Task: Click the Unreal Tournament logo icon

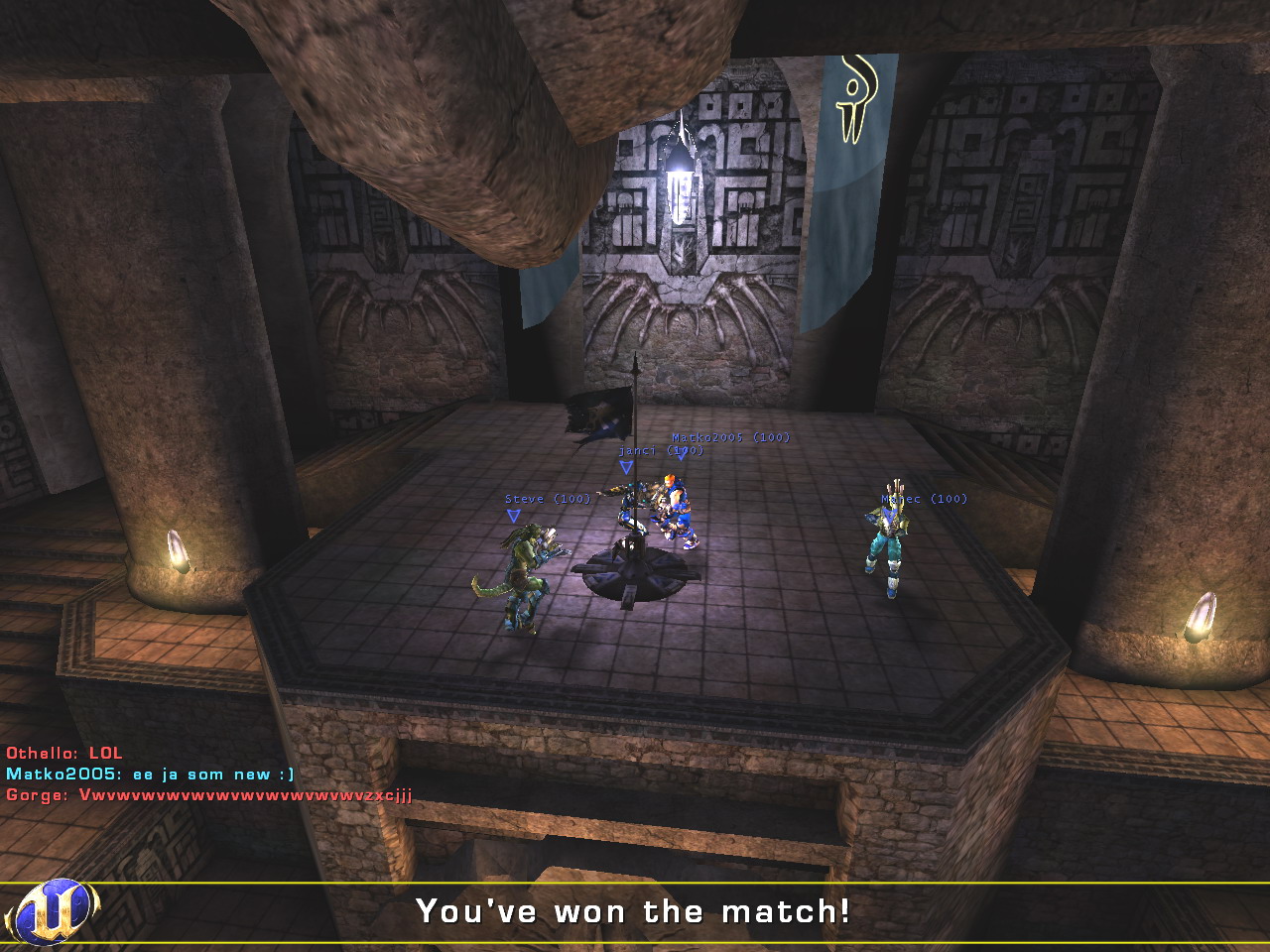Action: 52,910
